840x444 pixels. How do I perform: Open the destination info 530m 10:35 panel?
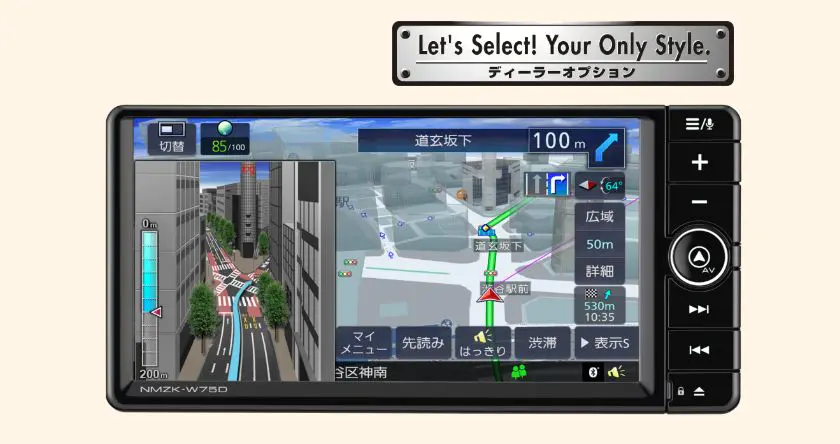tap(600, 305)
